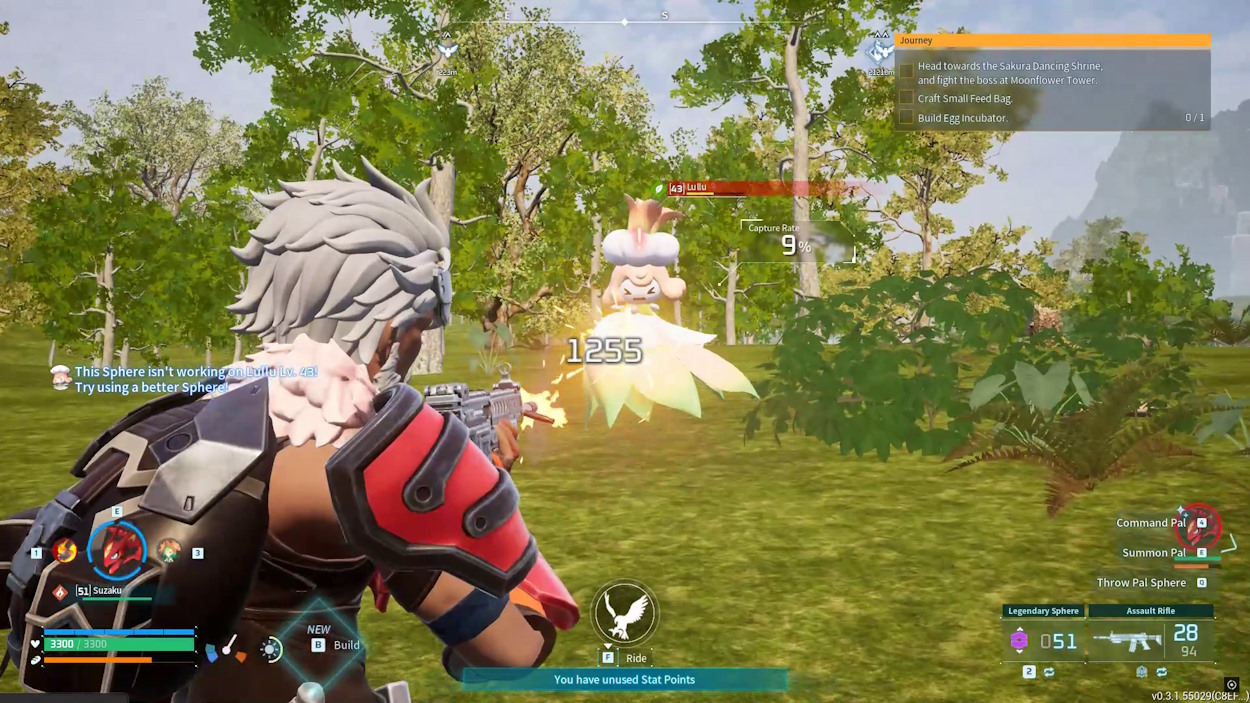Screen dimensions: 1250x703
Task: Tick the Craft Small Feed Bag checkbox
Action: [906, 98]
